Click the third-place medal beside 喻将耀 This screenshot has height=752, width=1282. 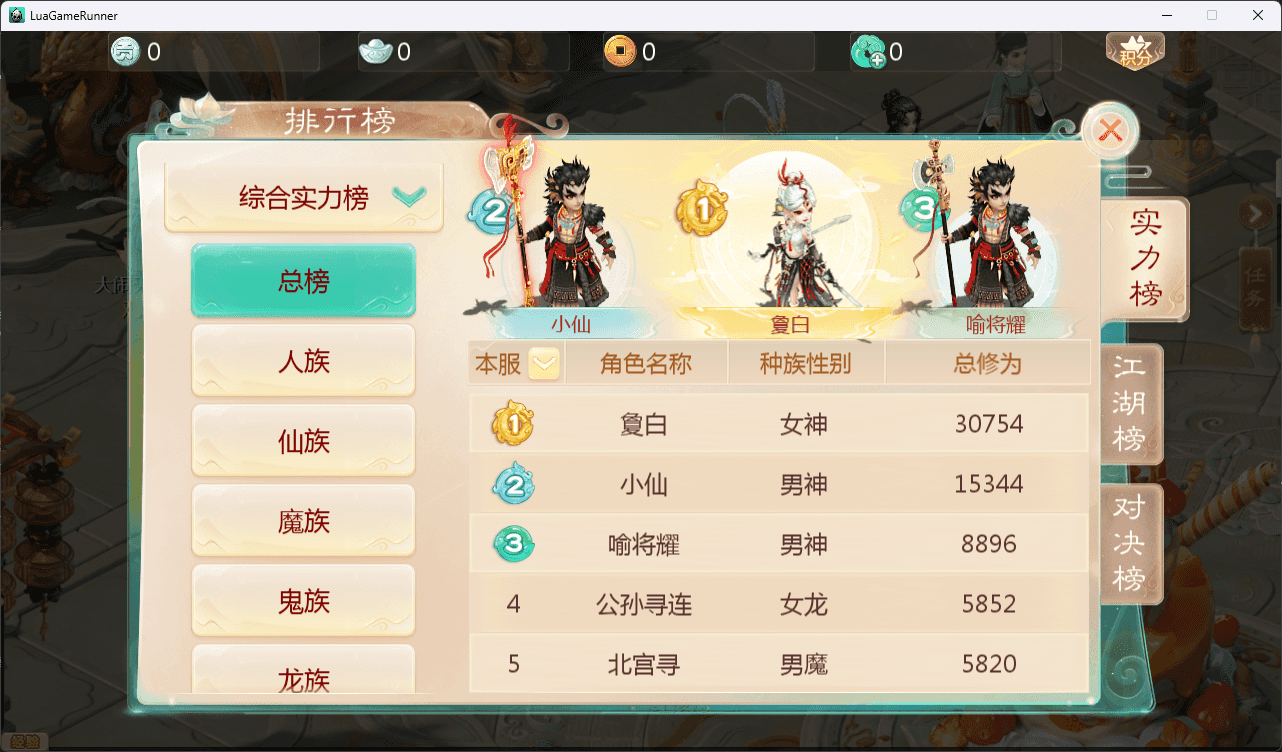click(x=513, y=544)
